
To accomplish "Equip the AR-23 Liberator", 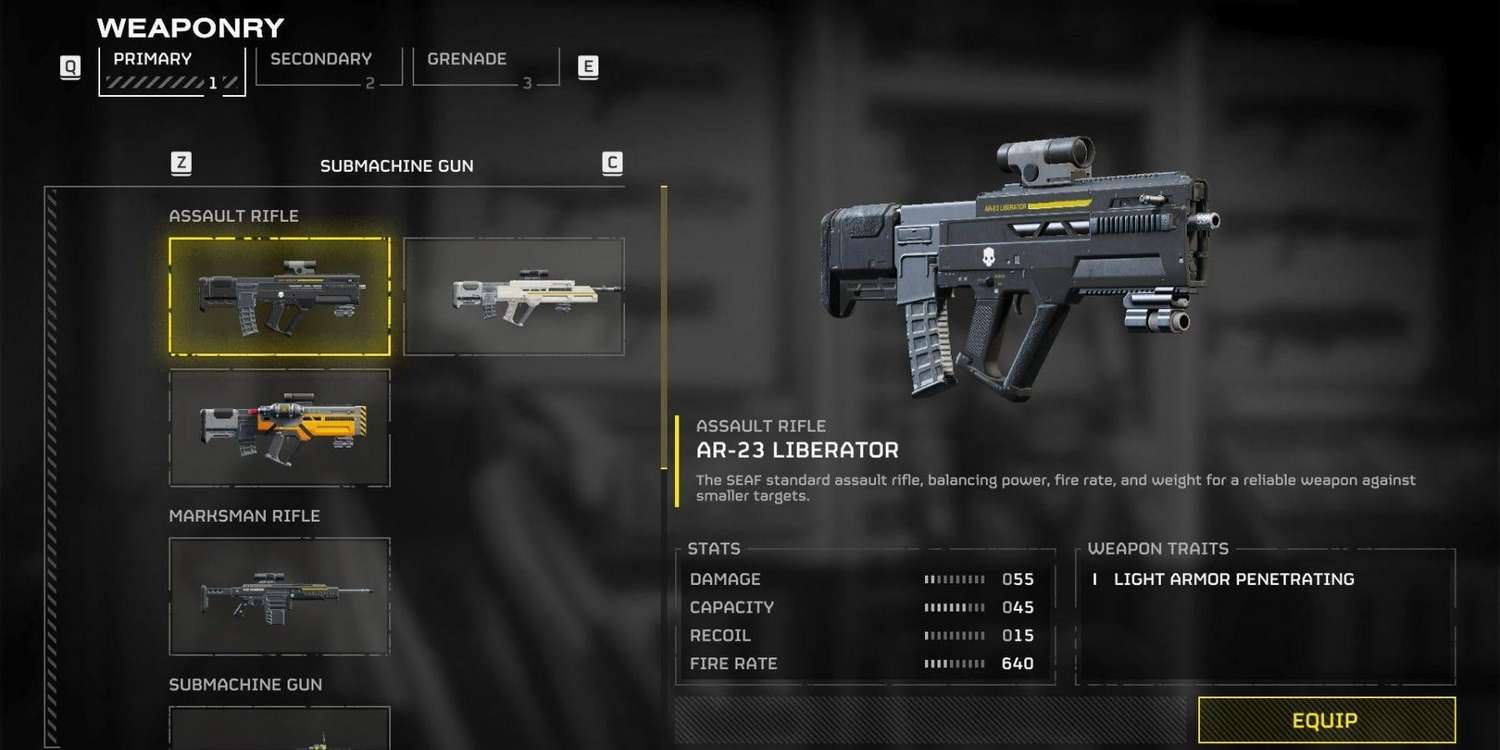I will pos(1325,721).
